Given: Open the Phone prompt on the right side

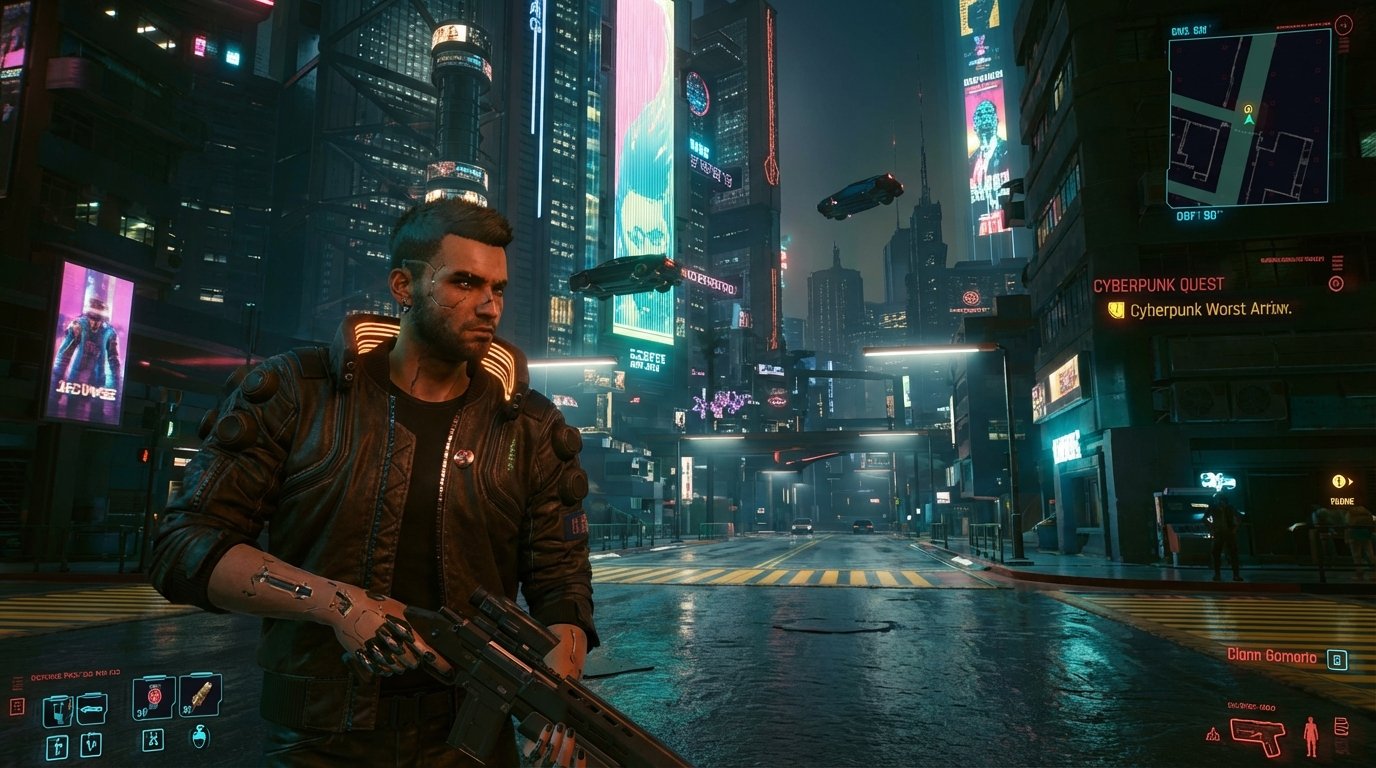Looking at the screenshot, I should pyautogui.click(x=1338, y=482).
